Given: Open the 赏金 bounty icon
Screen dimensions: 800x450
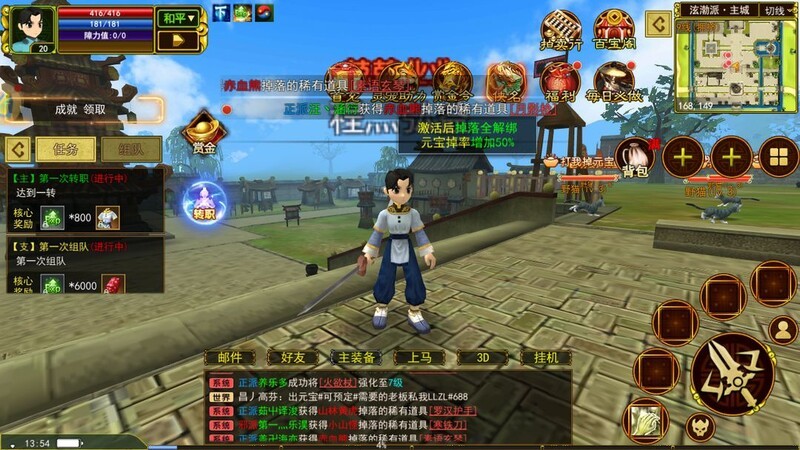Looking at the screenshot, I should coord(204,135).
